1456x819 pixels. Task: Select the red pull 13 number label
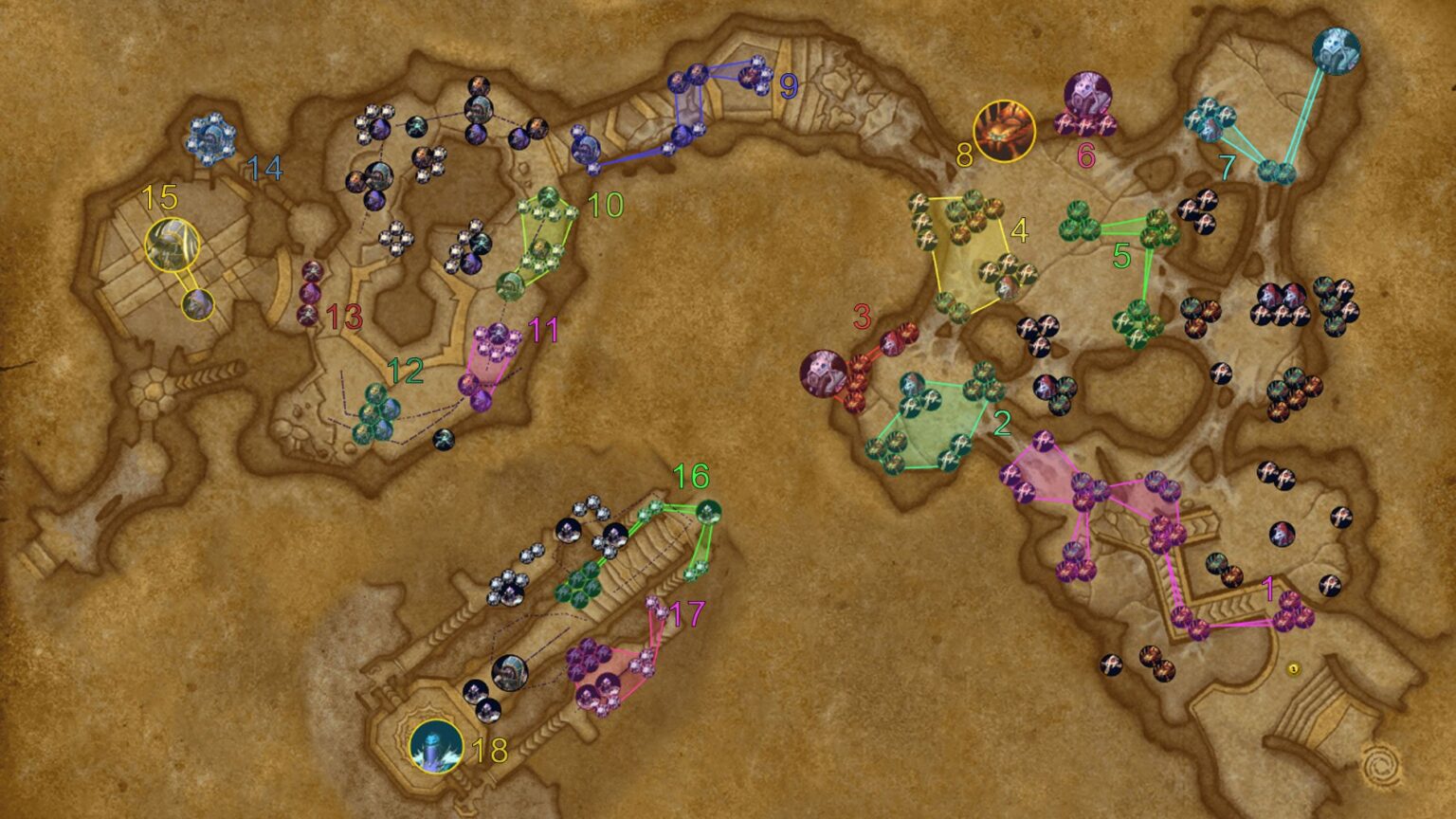[345, 317]
